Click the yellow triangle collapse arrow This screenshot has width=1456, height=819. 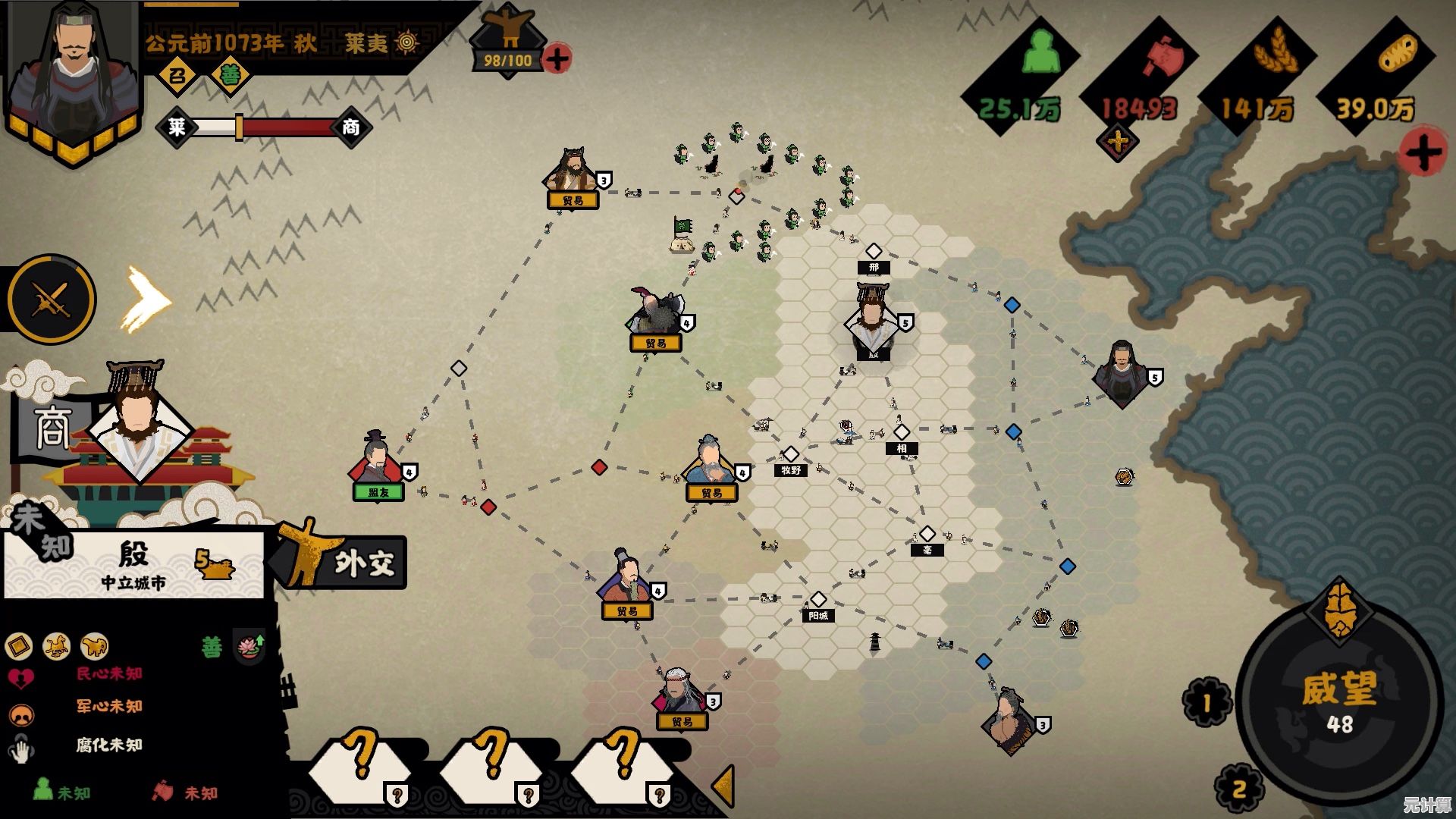pos(724,786)
